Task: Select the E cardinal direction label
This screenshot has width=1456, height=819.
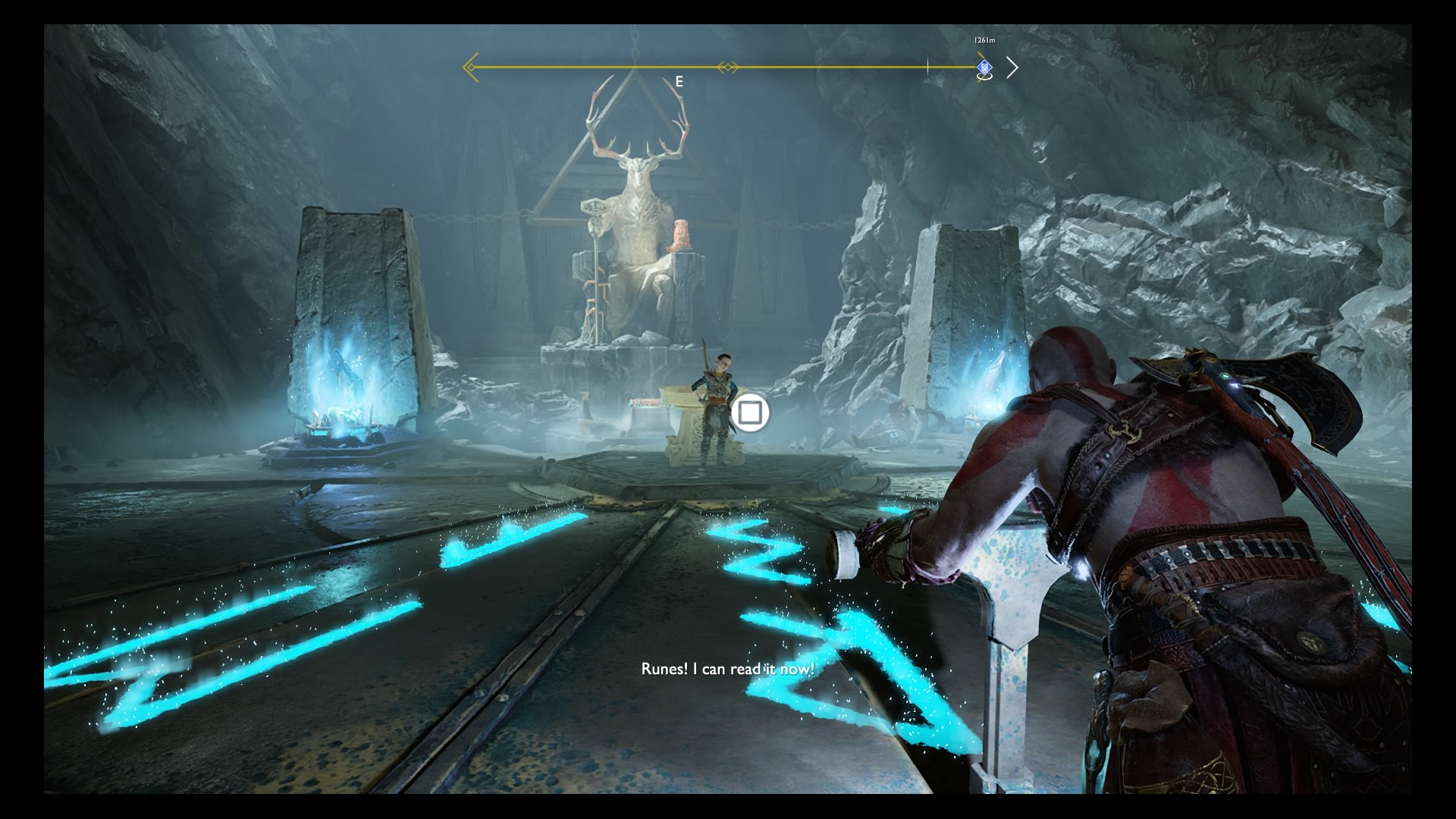Action: 679,79
